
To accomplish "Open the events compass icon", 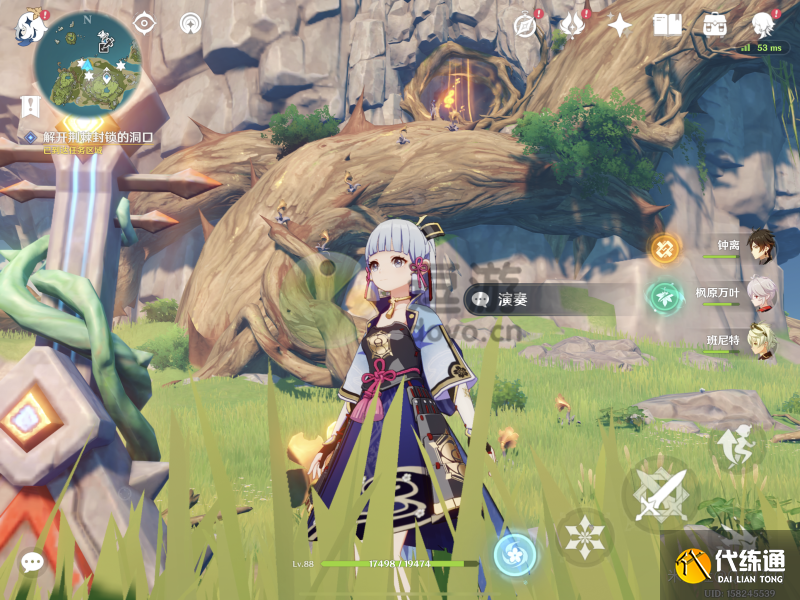I will coord(526,25).
